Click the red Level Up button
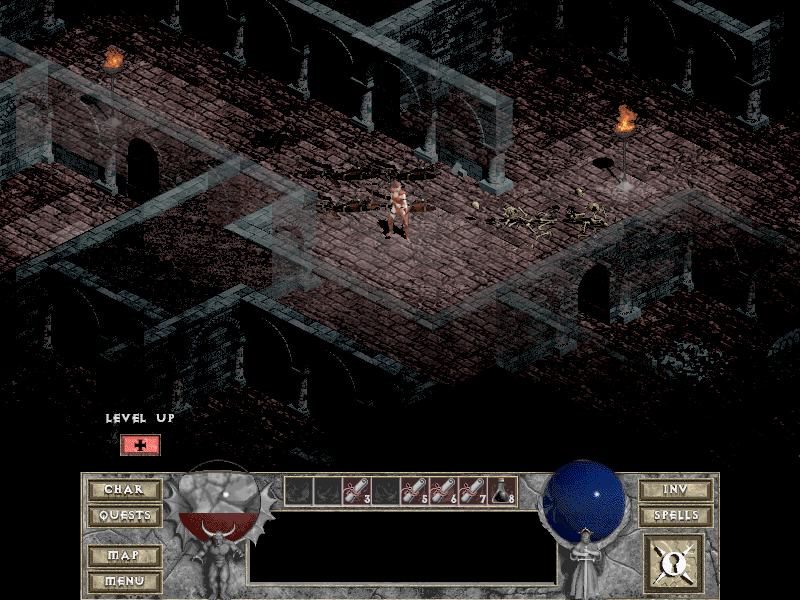The image size is (800, 600). [140, 445]
